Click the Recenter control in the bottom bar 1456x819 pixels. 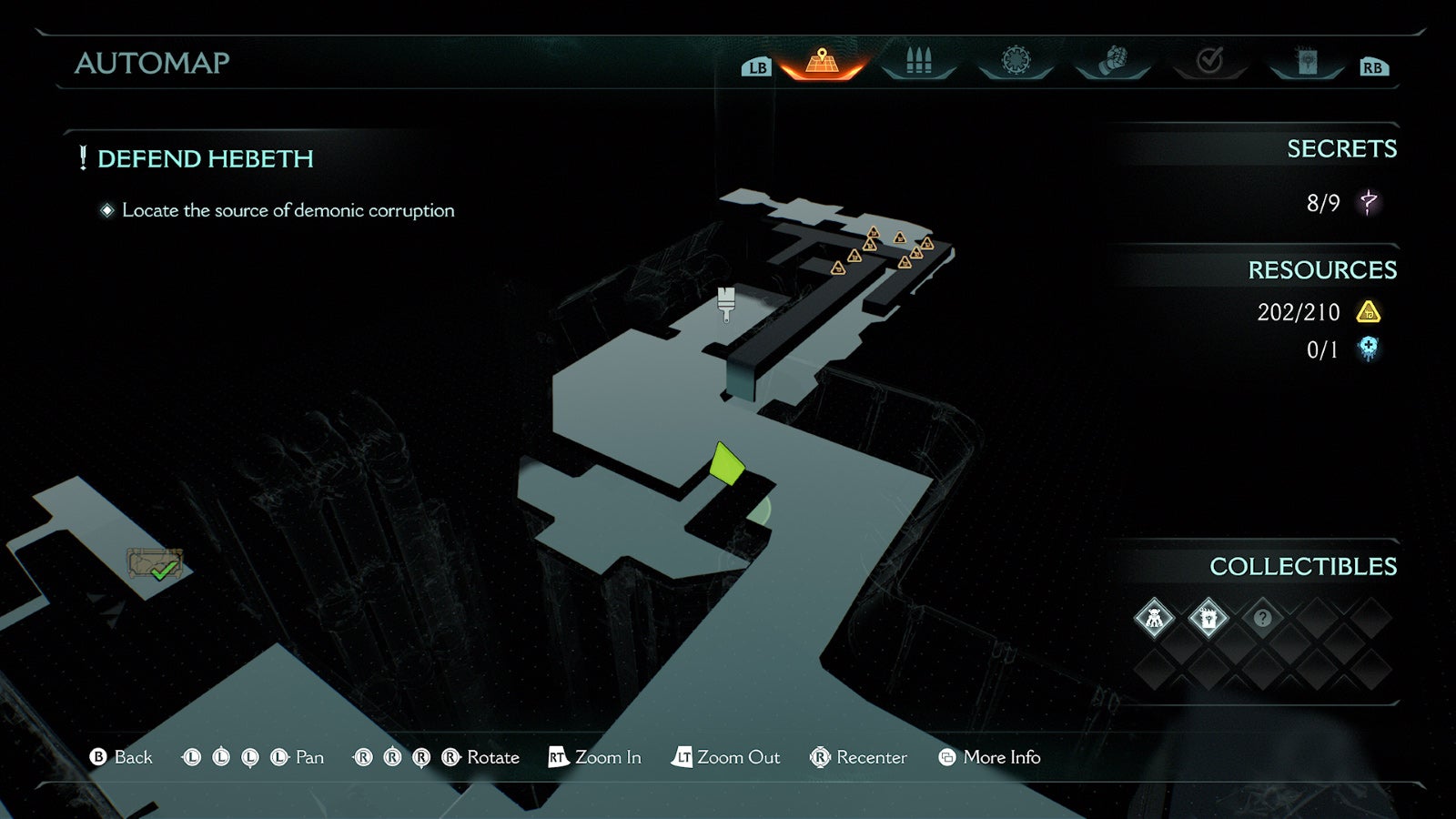tap(861, 756)
